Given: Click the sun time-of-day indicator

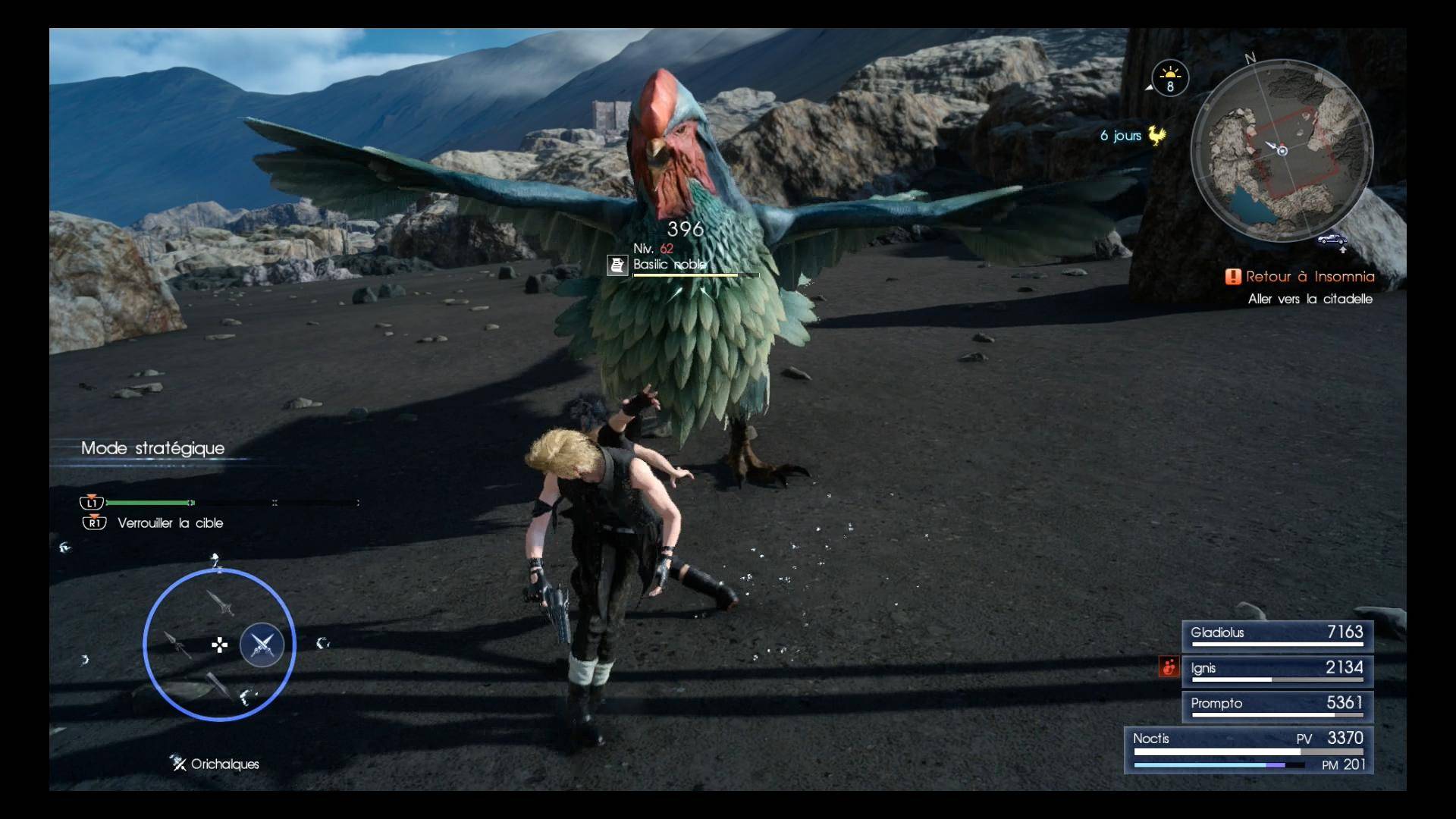Looking at the screenshot, I should tap(1170, 77).
